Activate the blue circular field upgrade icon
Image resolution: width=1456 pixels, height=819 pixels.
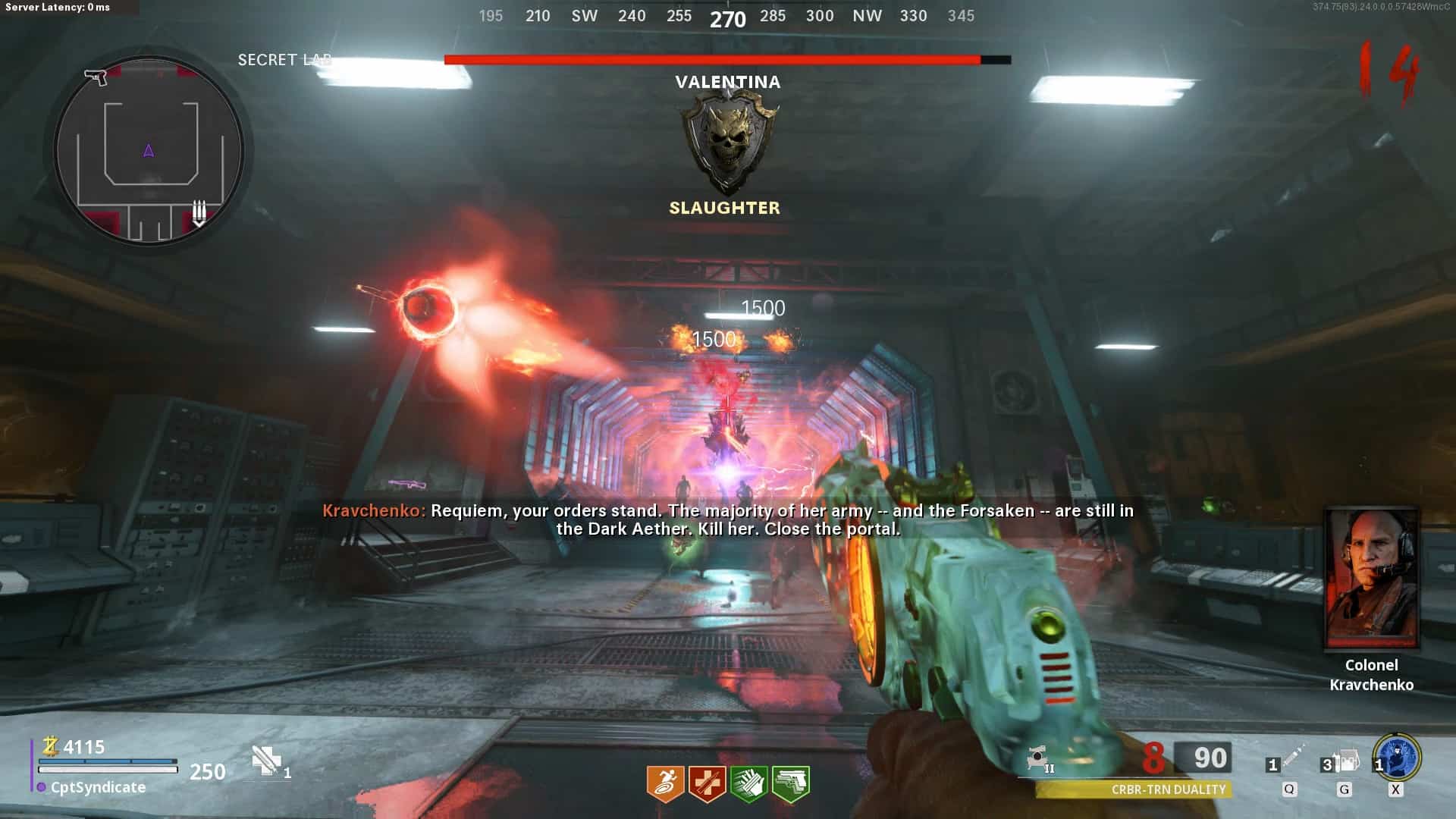click(x=1397, y=757)
